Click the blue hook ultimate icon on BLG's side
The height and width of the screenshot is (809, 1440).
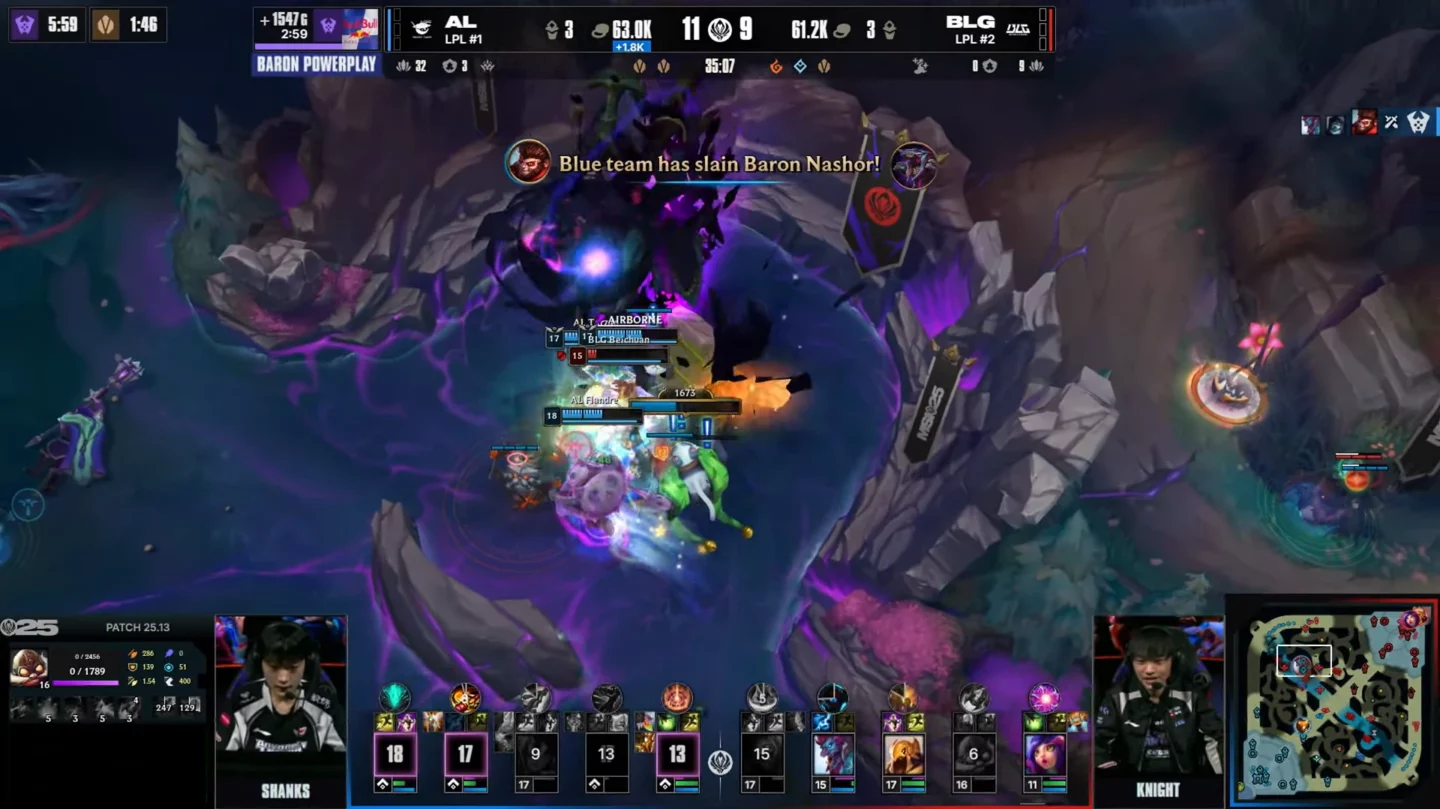[832, 697]
